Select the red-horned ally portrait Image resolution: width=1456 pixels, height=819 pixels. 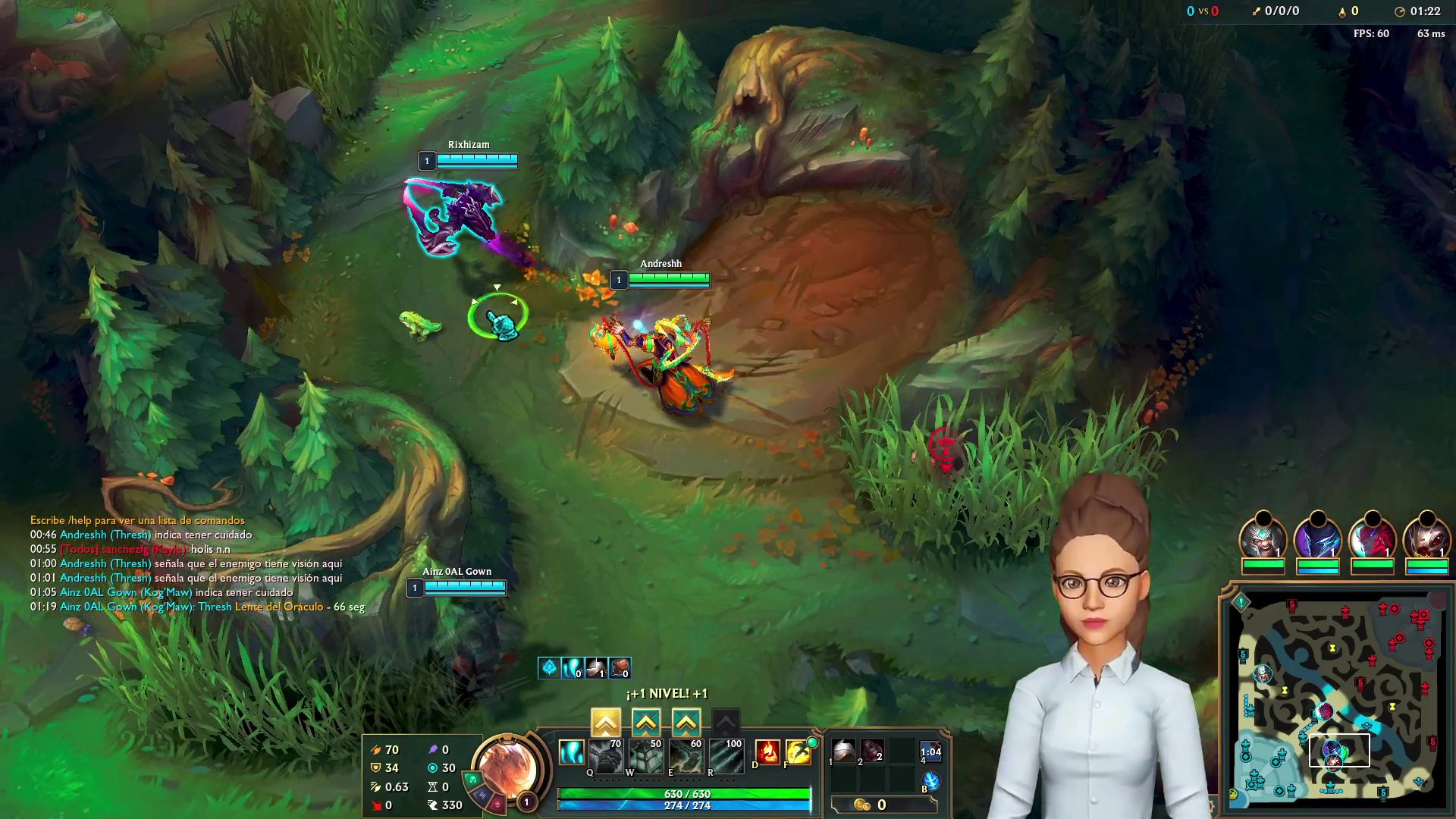[1372, 538]
